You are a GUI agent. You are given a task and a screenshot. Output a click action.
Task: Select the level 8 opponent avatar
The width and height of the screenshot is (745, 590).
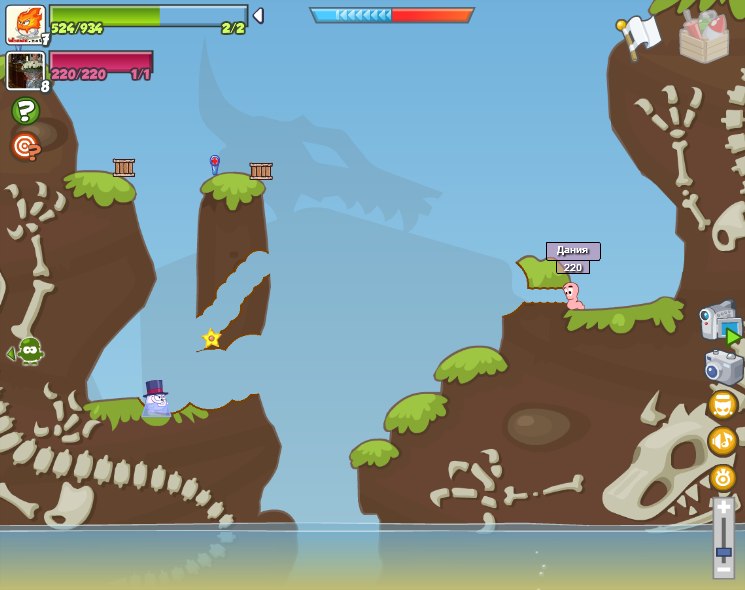25,71
